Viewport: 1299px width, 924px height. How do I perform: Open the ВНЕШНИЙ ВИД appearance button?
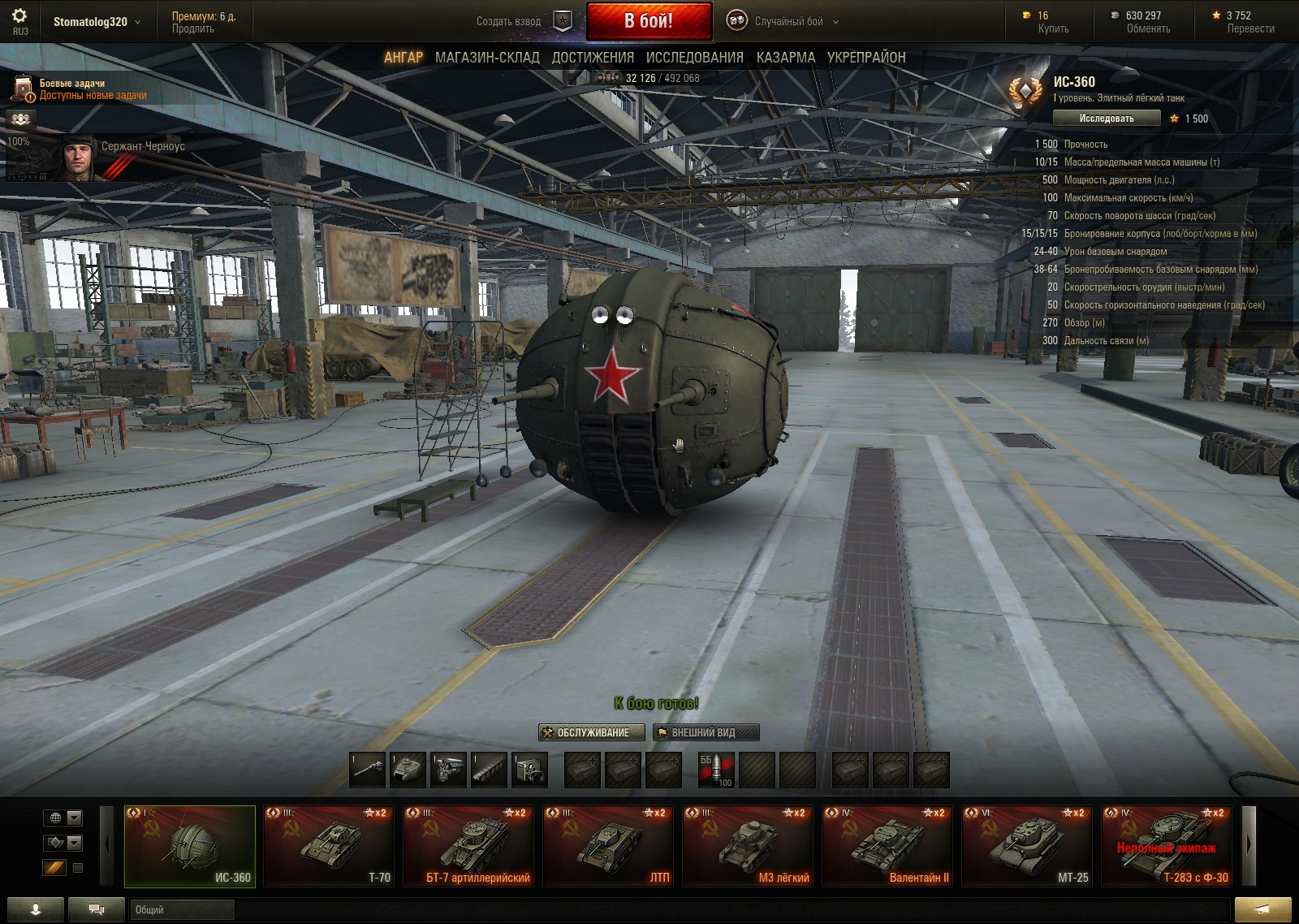[x=706, y=732]
